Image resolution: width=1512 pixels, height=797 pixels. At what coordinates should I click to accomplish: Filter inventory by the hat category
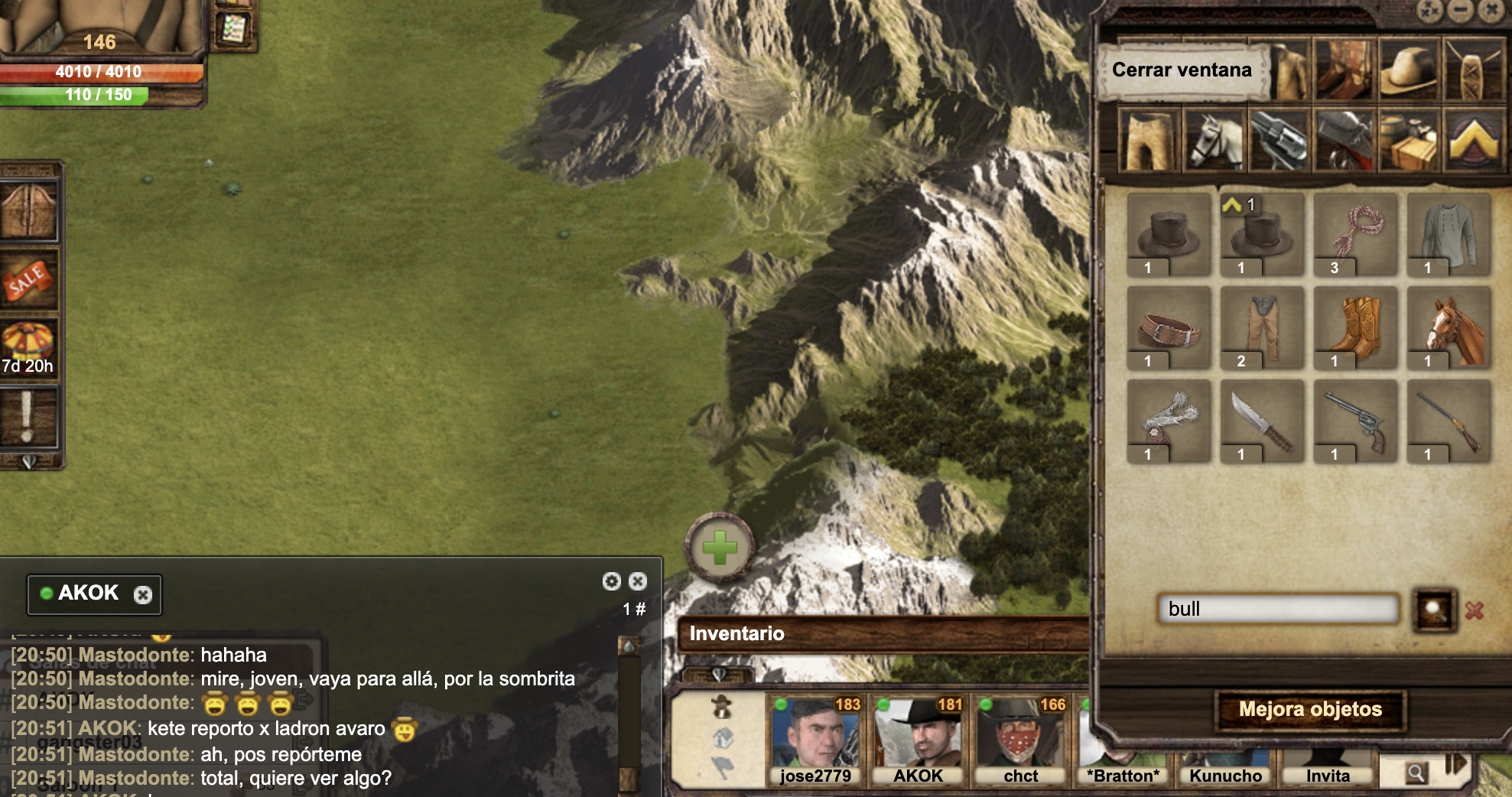point(1409,71)
